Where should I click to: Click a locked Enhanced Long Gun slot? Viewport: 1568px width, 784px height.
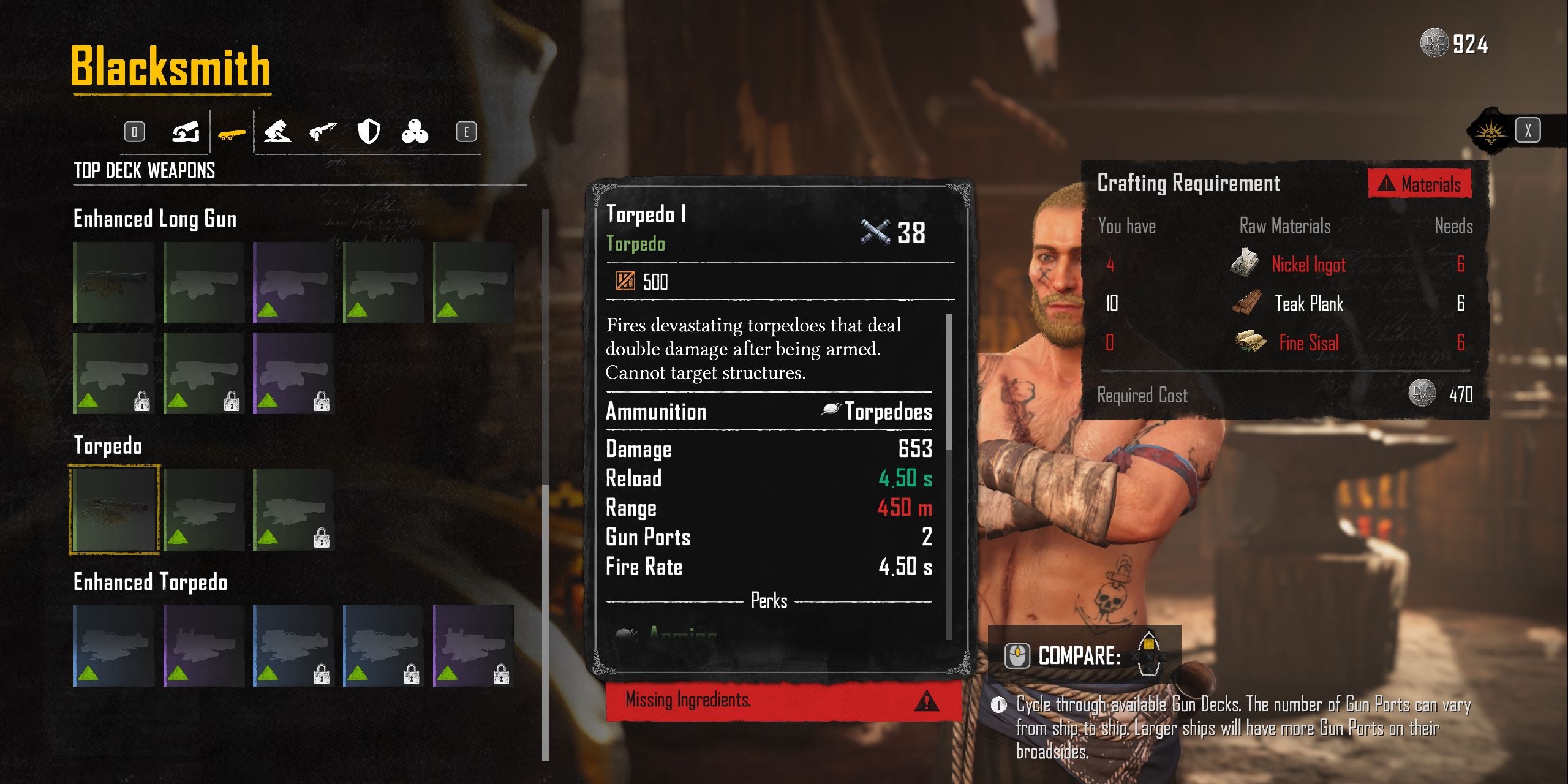[113, 374]
